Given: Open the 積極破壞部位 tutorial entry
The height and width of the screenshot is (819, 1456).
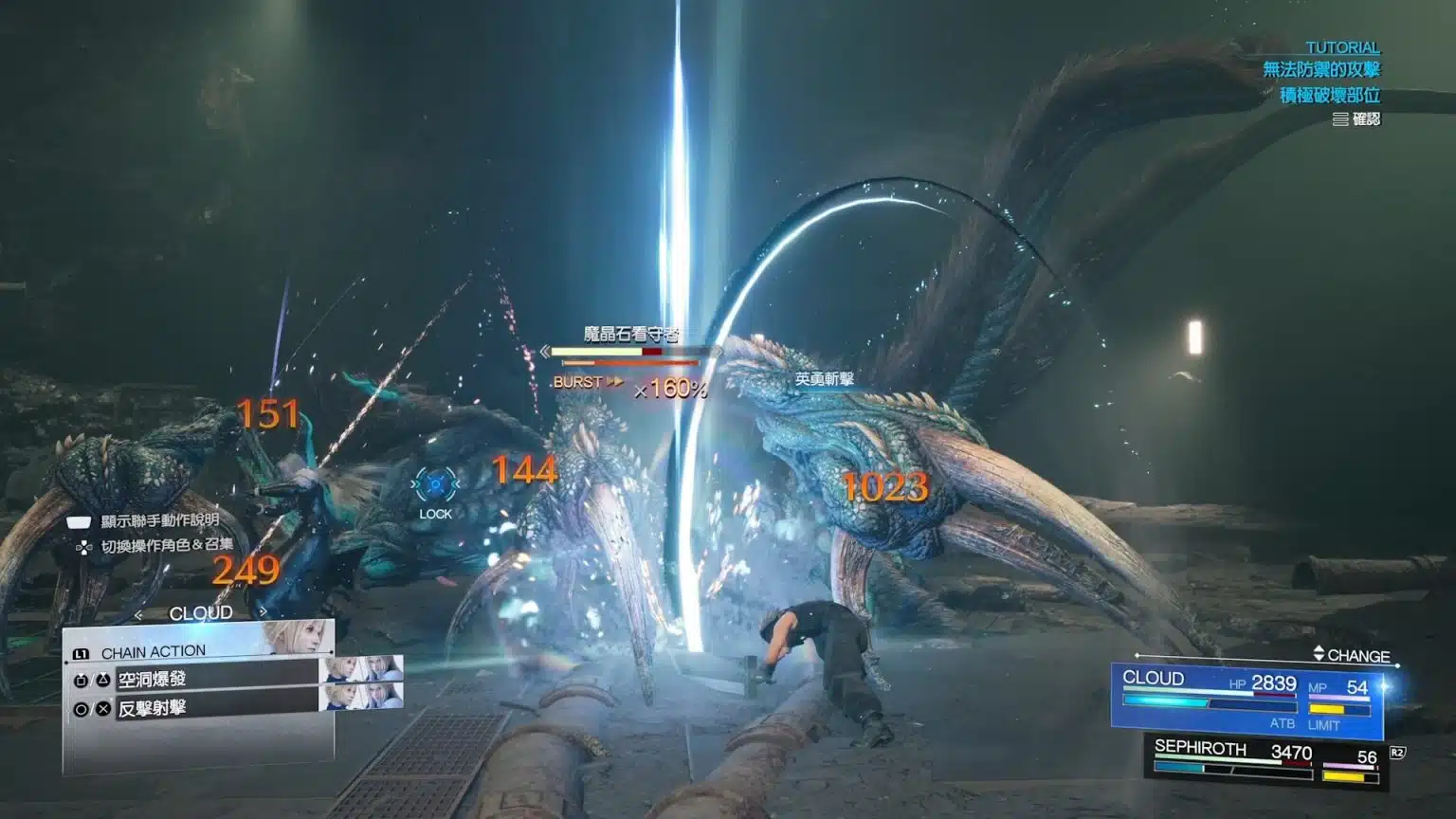Looking at the screenshot, I should [1329, 96].
